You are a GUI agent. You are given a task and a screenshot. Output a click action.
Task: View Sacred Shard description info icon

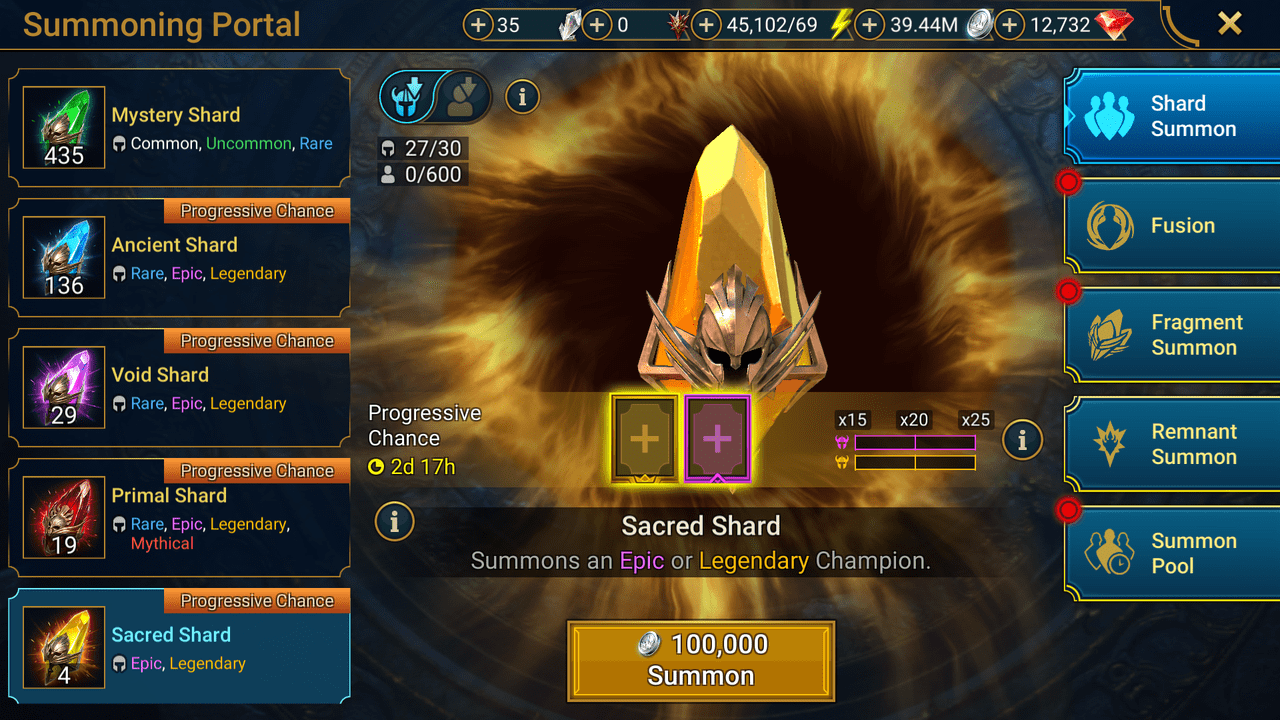[394, 522]
